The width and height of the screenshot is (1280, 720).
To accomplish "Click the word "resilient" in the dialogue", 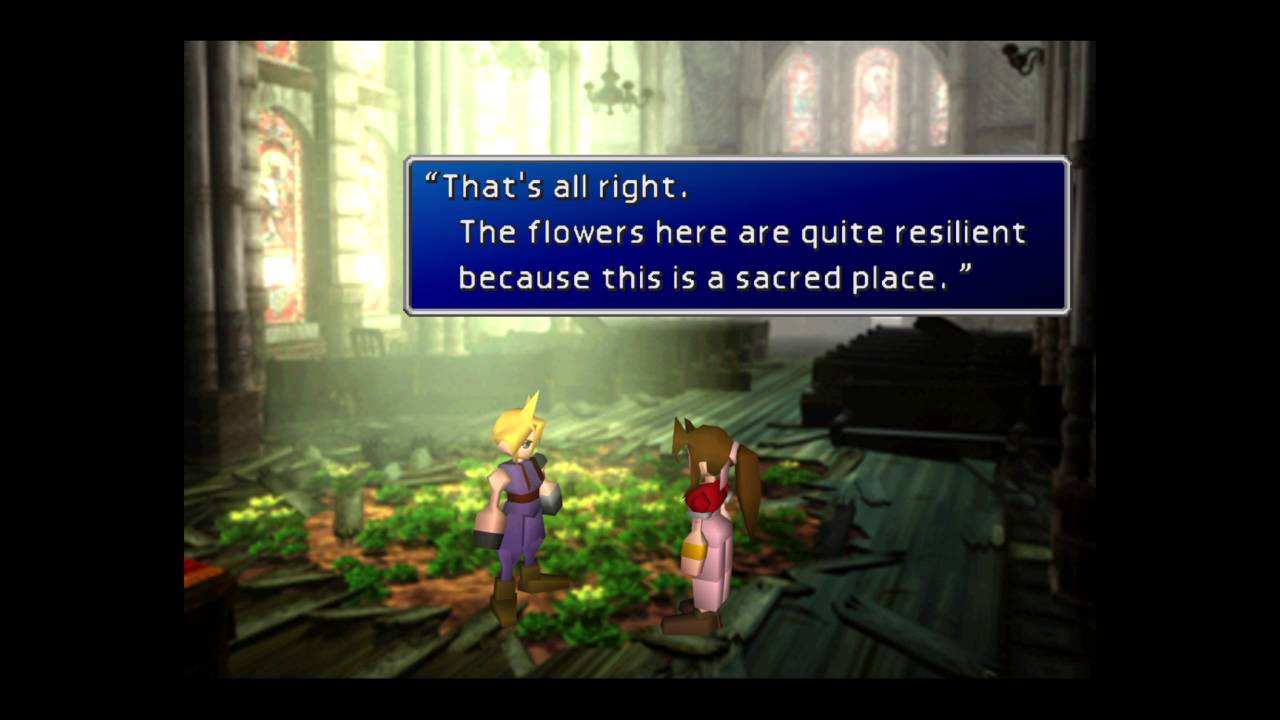I will 962,232.
